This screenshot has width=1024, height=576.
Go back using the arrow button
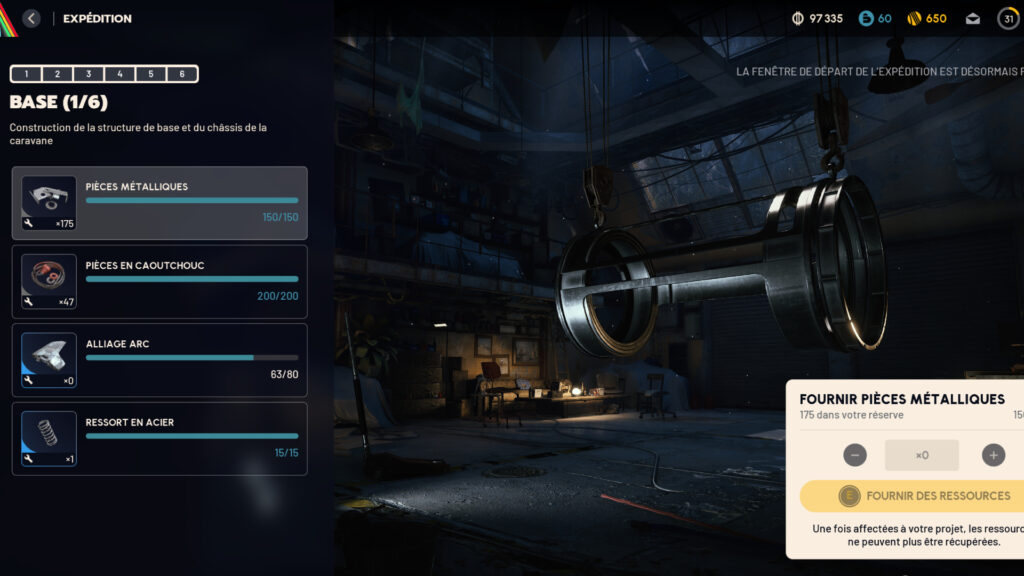click(31, 18)
